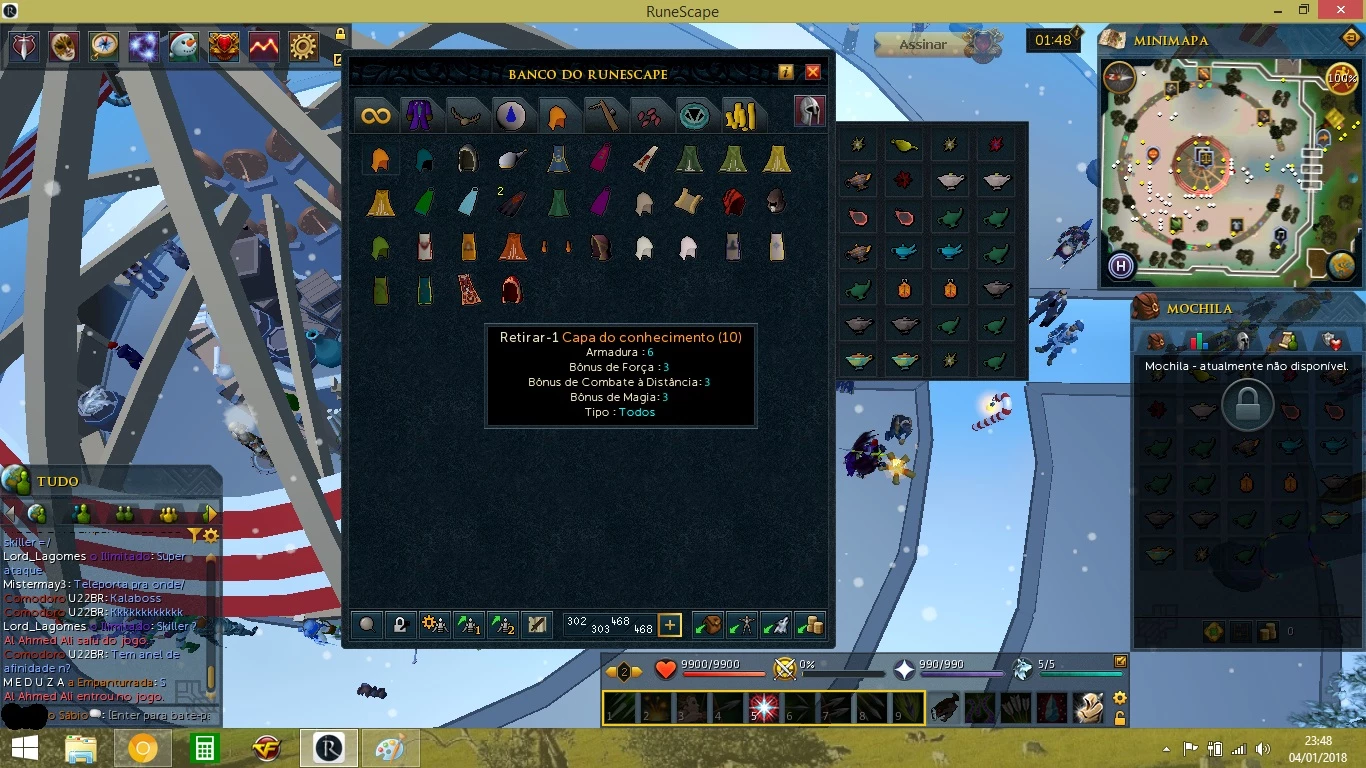Click the gold plus bank space button

click(670, 625)
